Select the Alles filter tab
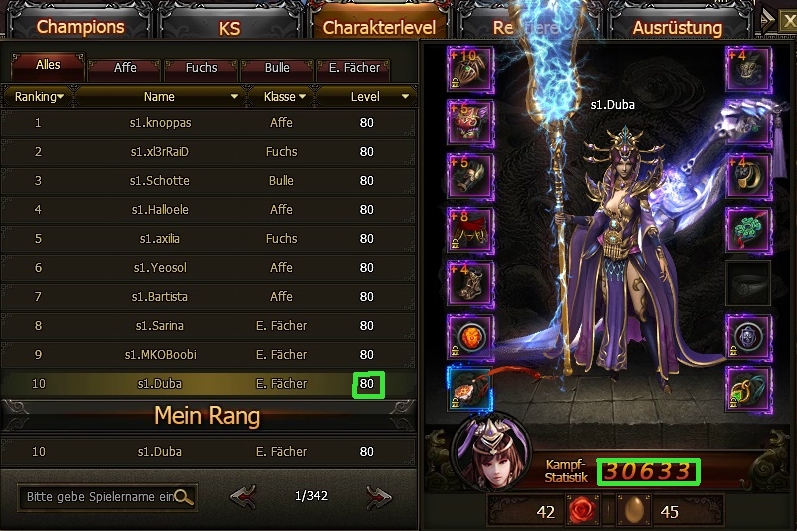This screenshot has height=531, width=797. click(x=48, y=66)
